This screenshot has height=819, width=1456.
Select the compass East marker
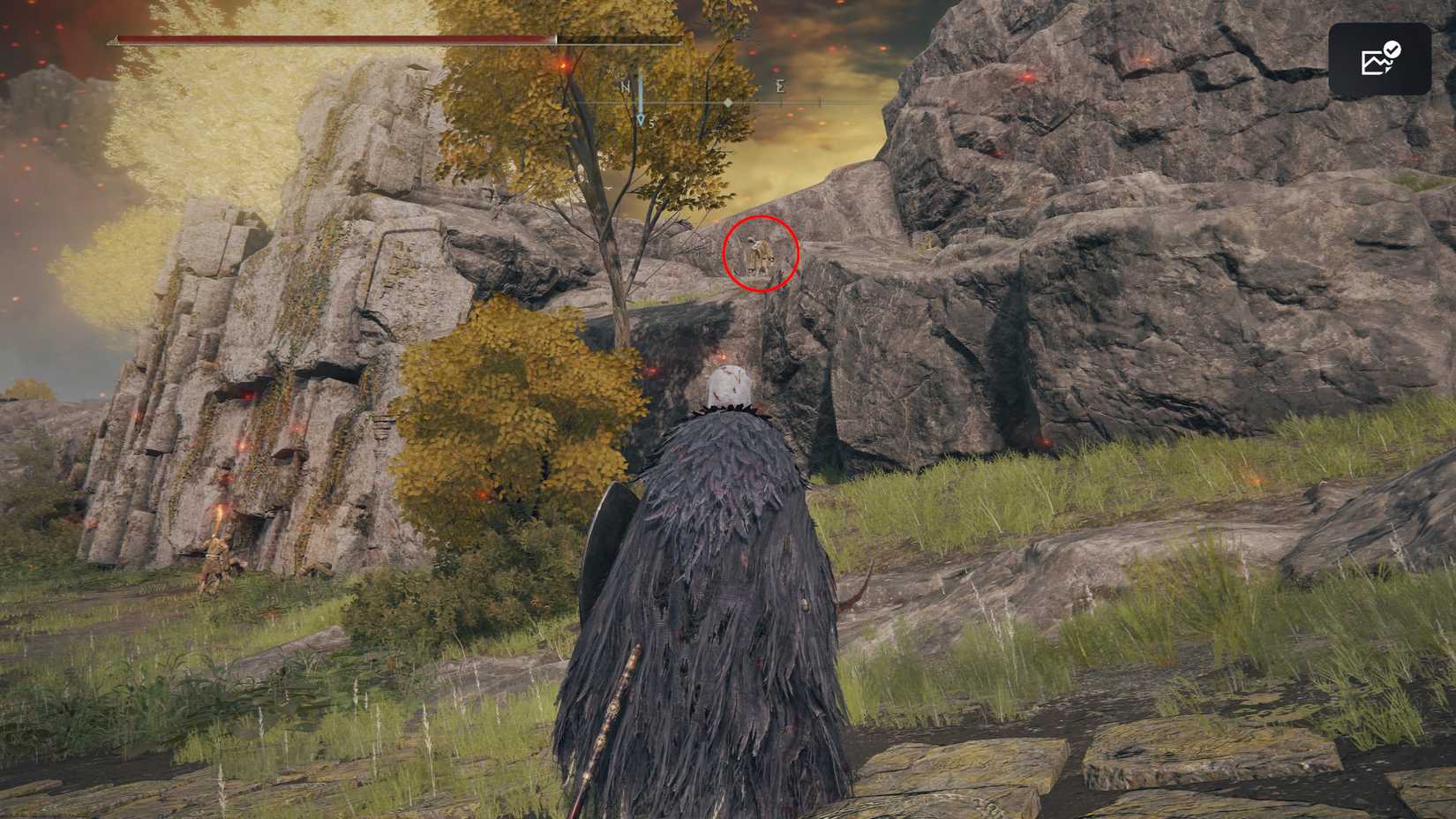780,88
